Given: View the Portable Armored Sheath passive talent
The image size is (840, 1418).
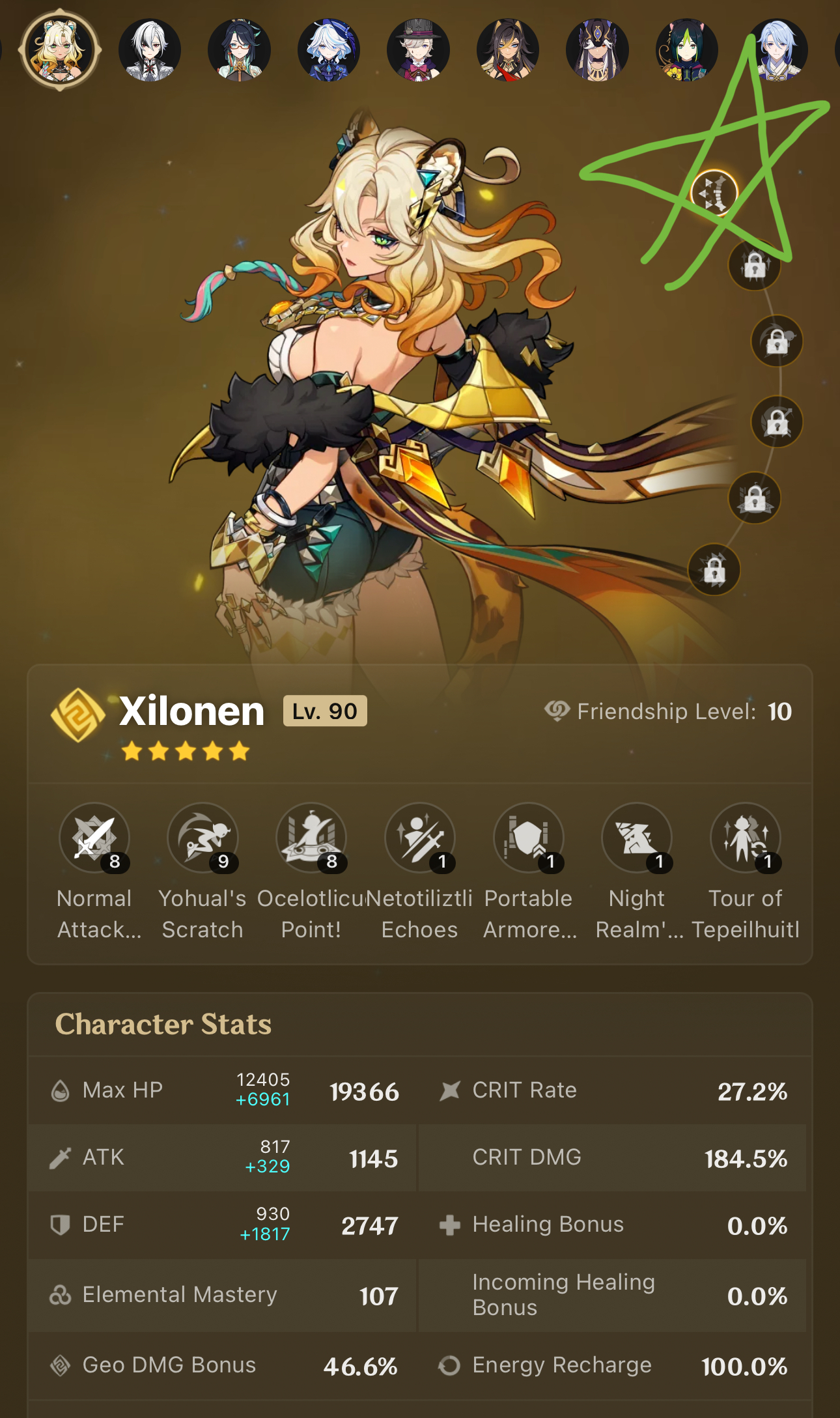Looking at the screenshot, I should (528, 838).
